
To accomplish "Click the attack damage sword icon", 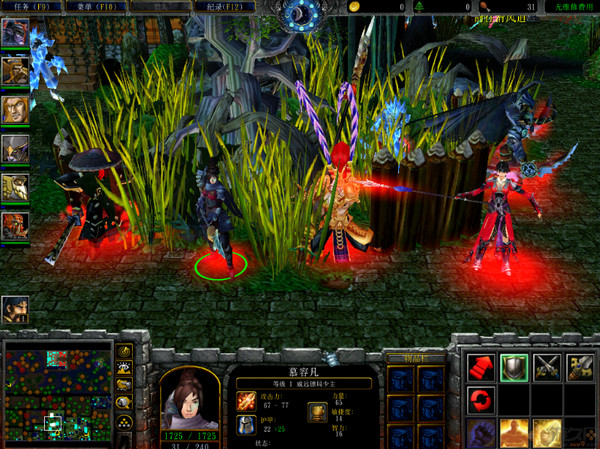I will (x=246, y=401).
